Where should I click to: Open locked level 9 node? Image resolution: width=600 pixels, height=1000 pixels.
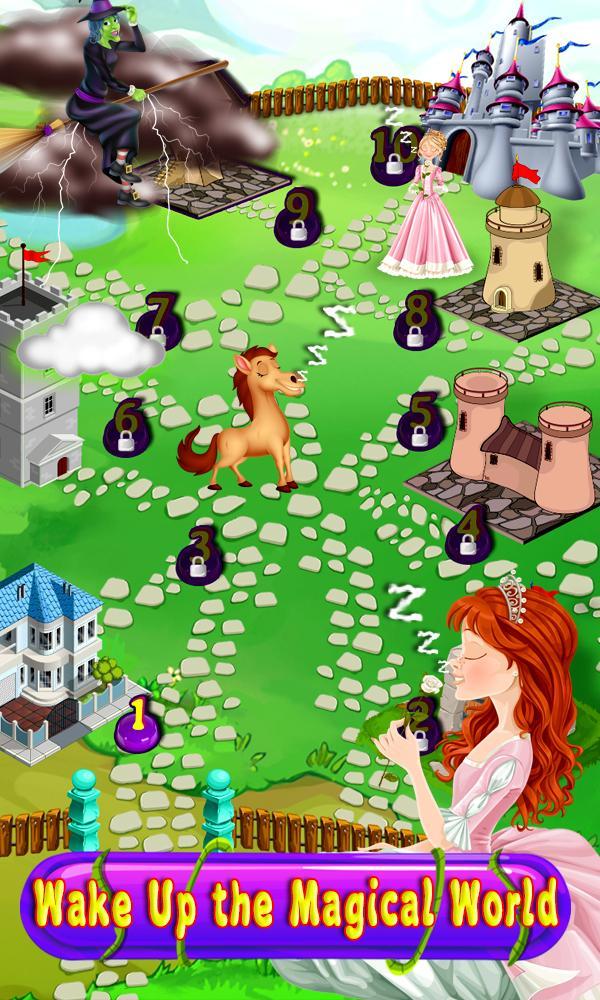(x=297, y=220)
